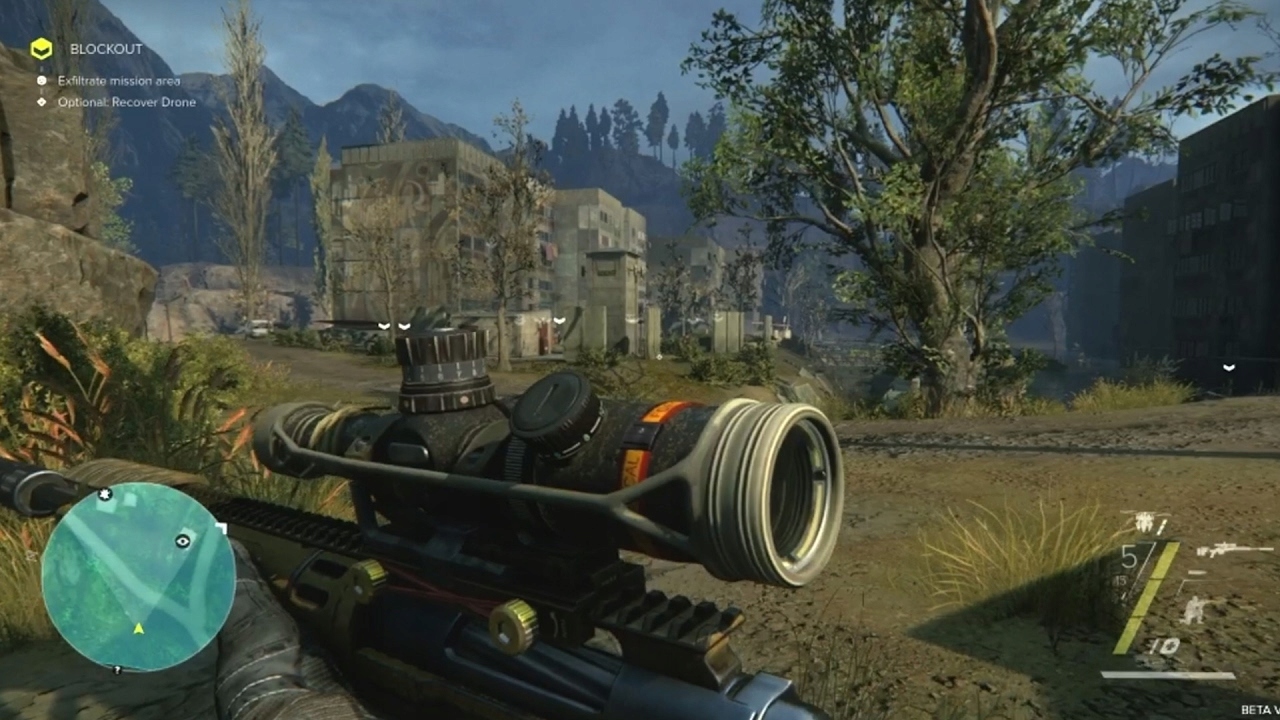The width and height of the screenshot is (1280, 720).
Task: Select the crouching soldier stance icon
Action: (x=1195, y=608)
